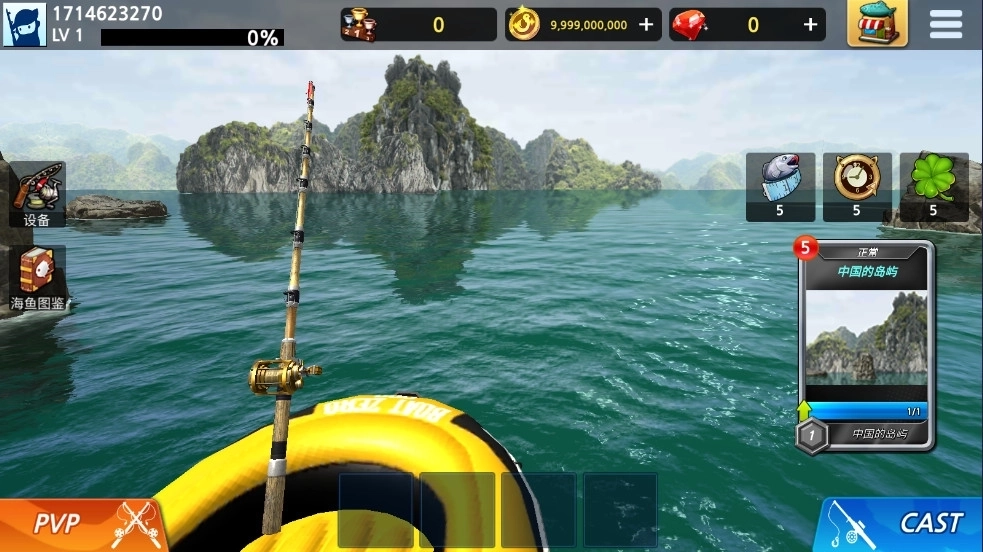
Task: Add more gold coins with plus
Action: click(647, 25)
